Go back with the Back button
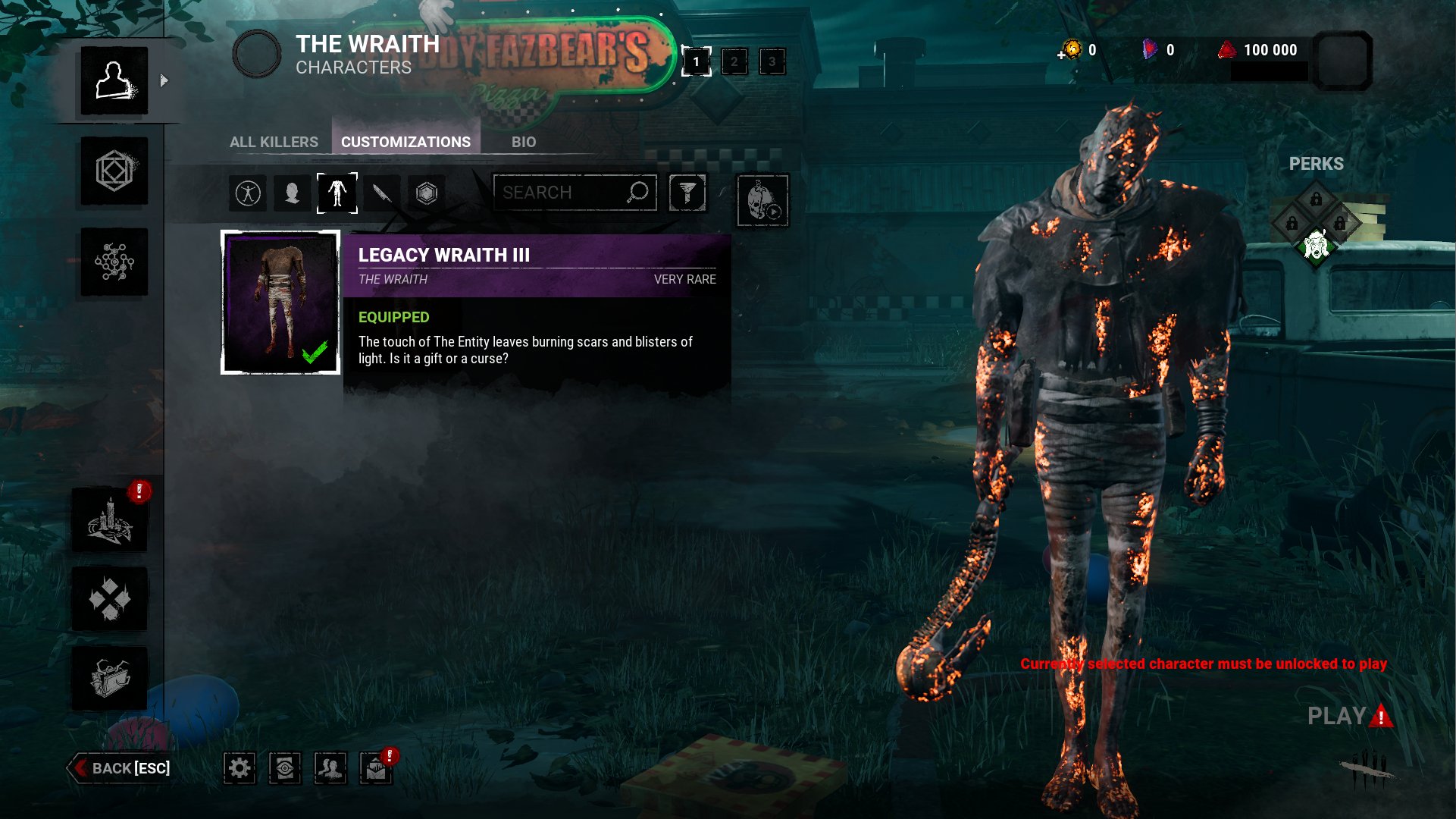 click(121, 768)
